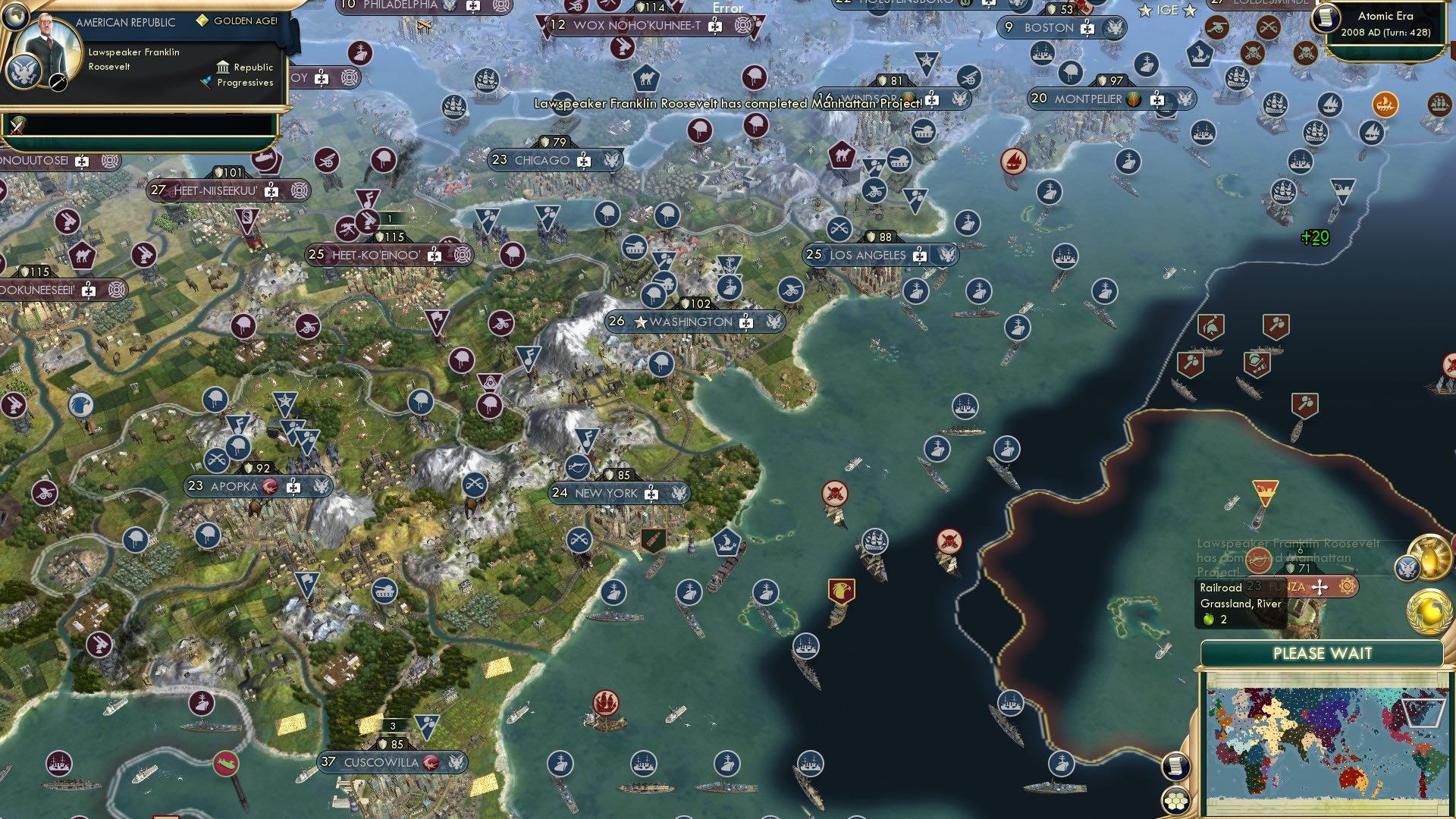Click the eagle shield diplomacy notification

[1407, 568]
